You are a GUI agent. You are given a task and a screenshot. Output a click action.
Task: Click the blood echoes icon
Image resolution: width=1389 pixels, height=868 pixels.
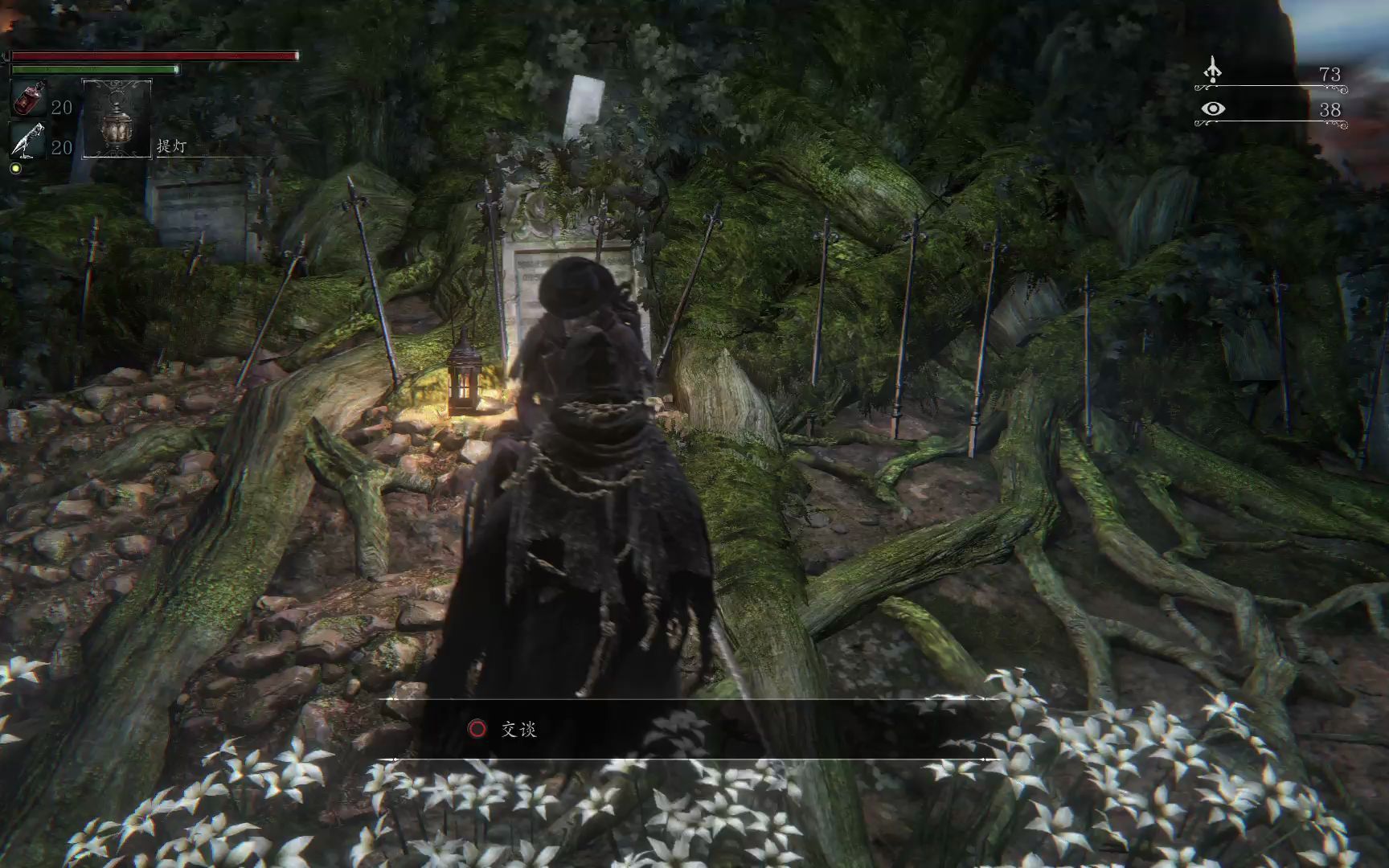pyautogui.click(x=1213, y=71)
